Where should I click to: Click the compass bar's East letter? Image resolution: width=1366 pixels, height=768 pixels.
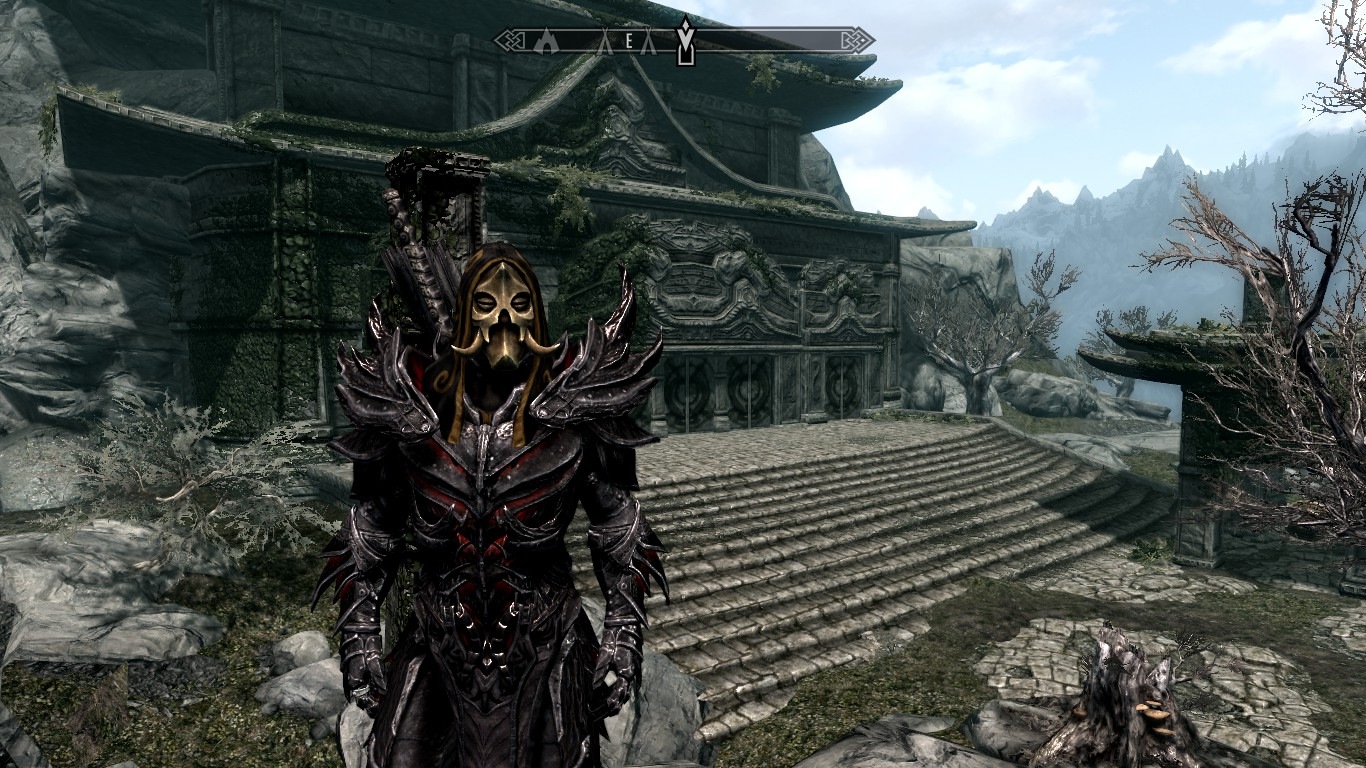(x=629, y=41)
